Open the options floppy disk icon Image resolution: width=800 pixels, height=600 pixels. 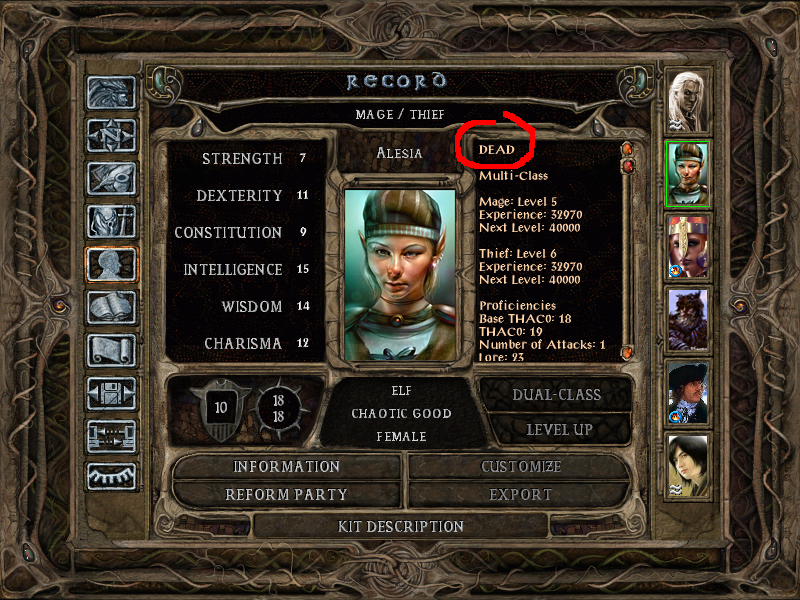(x=111, y=393)
